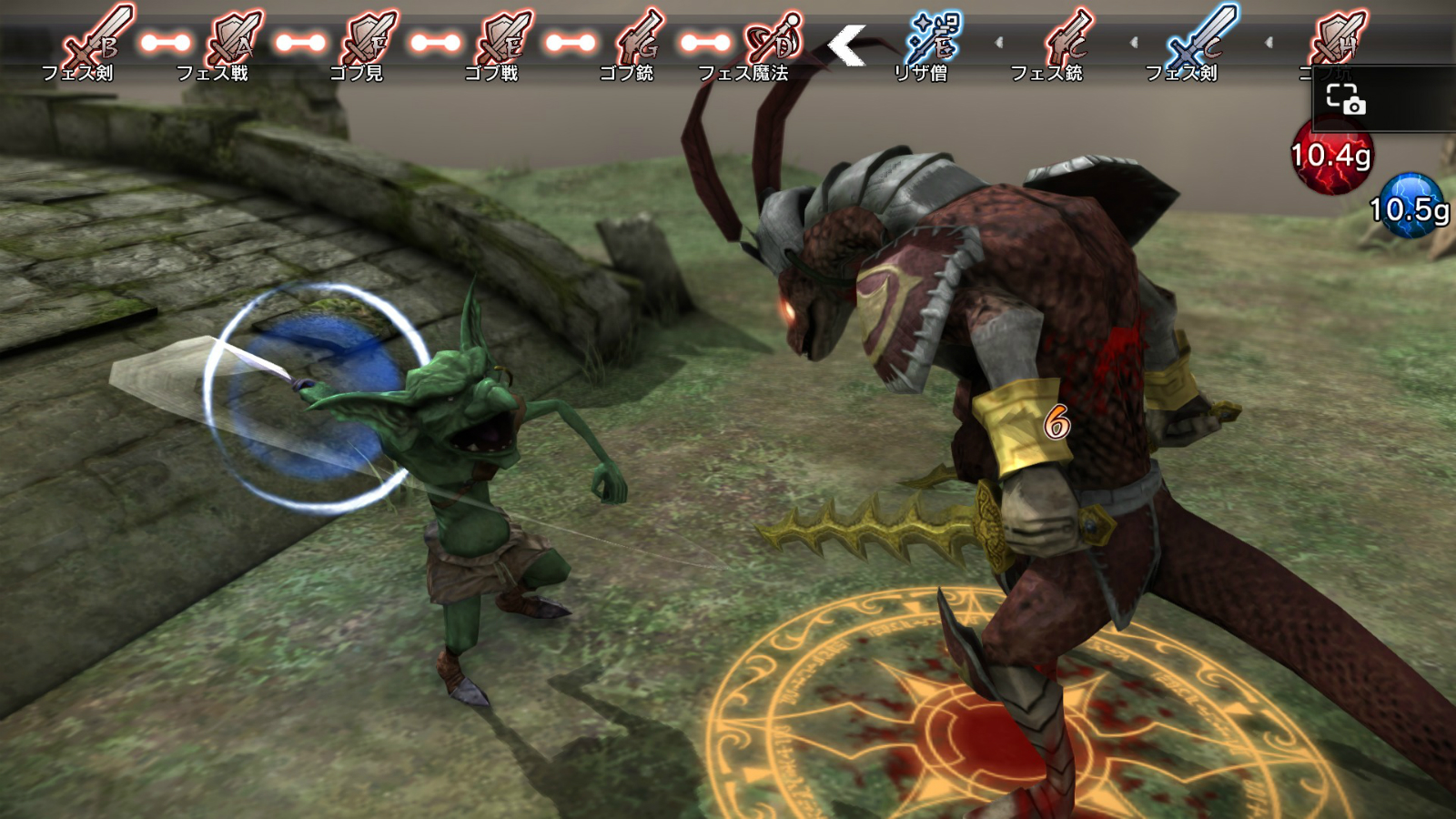Click the screenshot capture camera icon
The height and width of the screenshot is (819, 1456).
1345,99
